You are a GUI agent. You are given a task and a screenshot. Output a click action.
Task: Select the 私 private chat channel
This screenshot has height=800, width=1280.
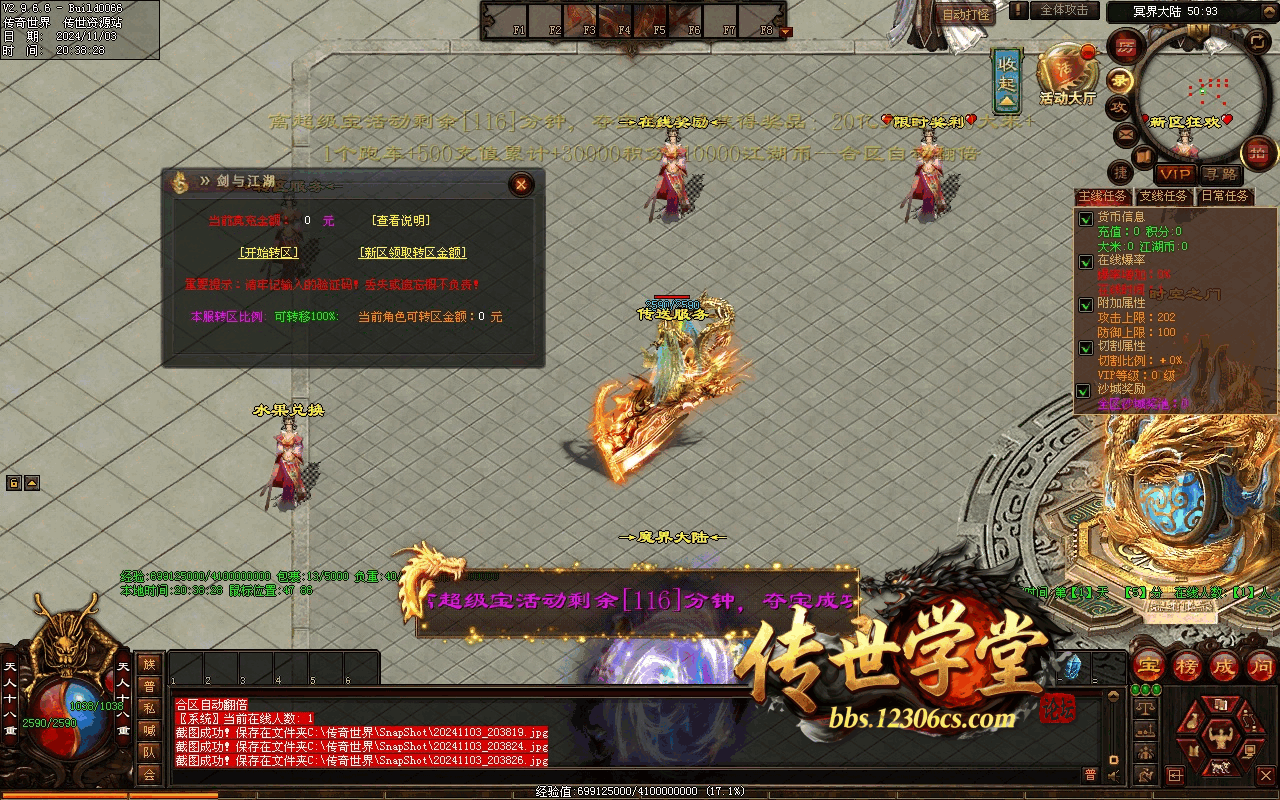pos(149,708)
